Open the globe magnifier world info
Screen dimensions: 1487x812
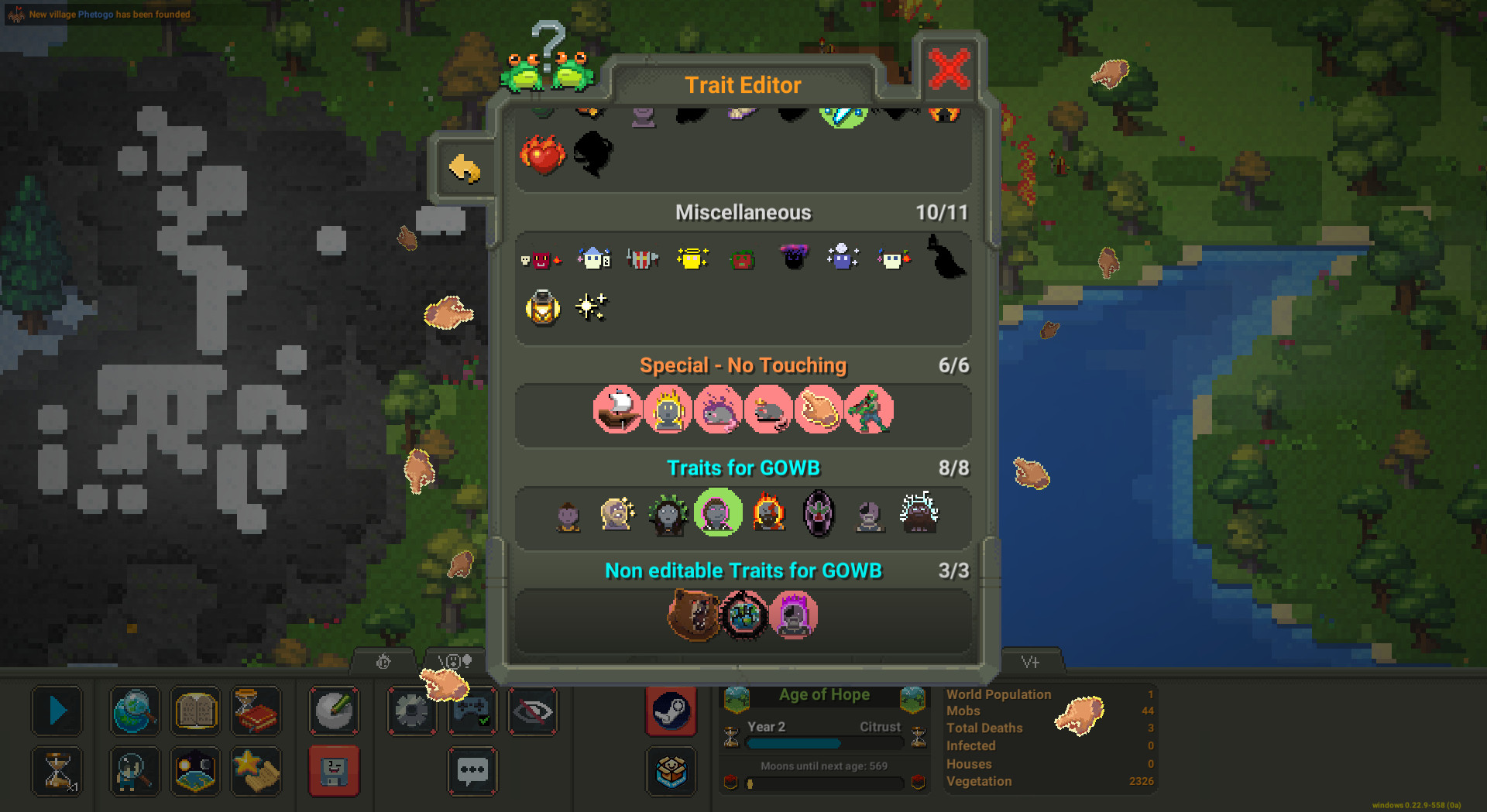point(136,711)
